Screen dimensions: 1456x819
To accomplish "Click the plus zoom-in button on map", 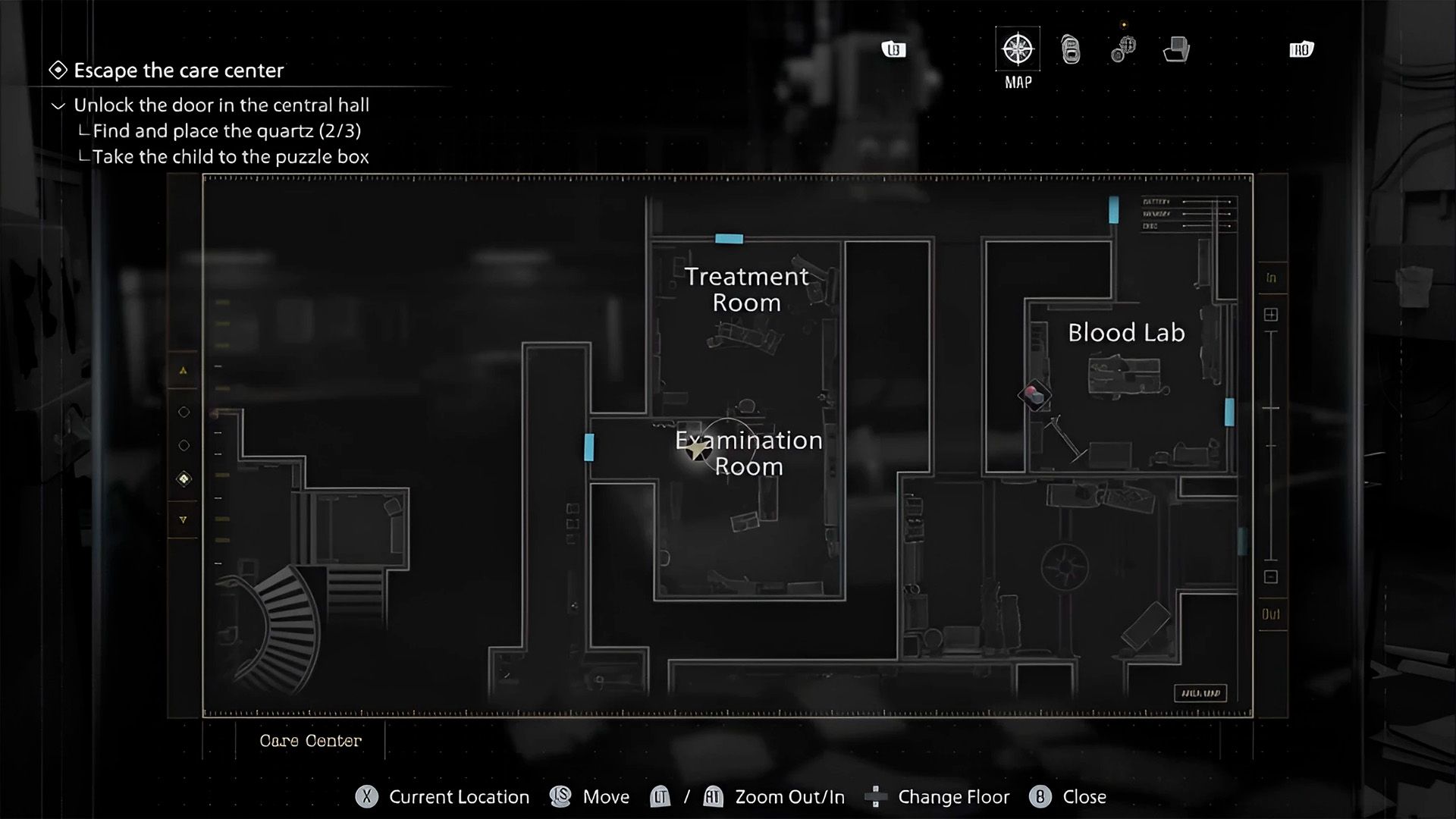I will (x=1271, y=315).
